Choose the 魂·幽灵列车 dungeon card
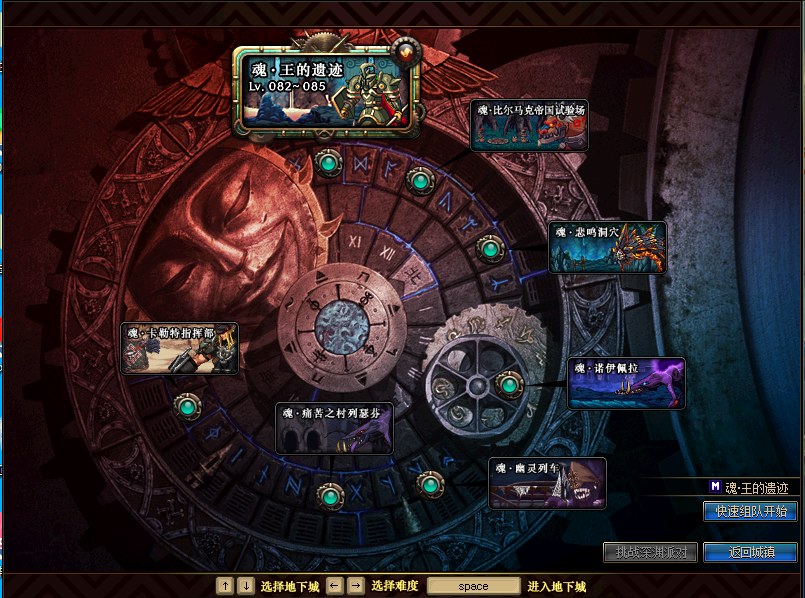The height and width of the screenshot is (598, 805). click(x=547, y=483)
